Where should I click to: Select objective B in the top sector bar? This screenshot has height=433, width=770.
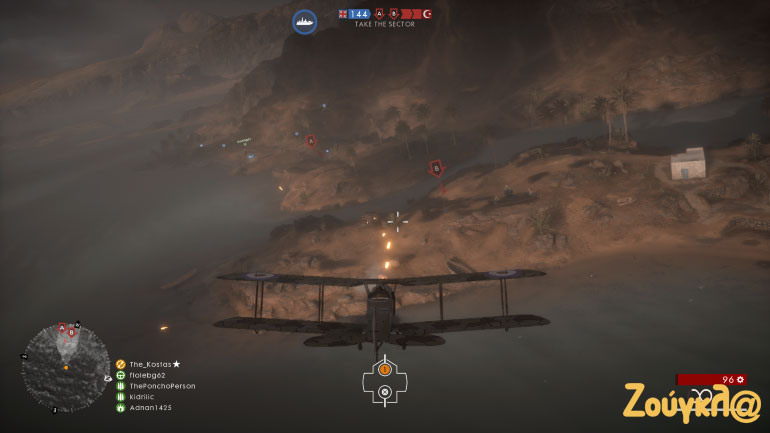pyautogui.click(x=392, y=14)
